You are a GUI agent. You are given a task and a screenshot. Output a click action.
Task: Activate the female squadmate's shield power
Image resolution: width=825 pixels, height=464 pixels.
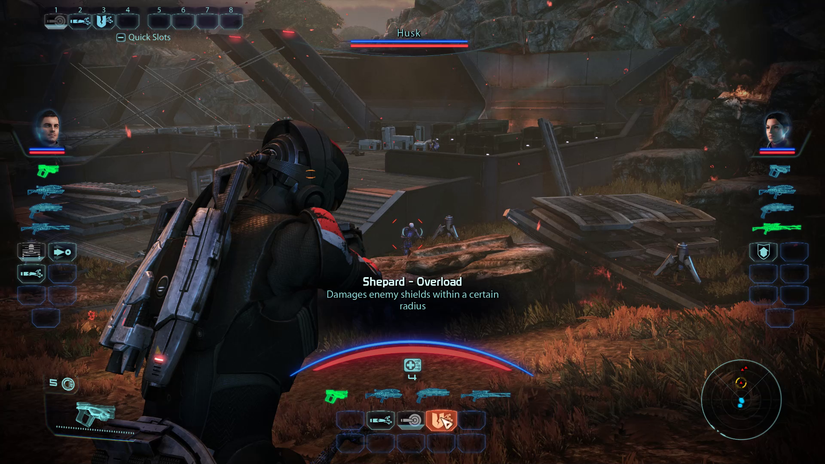click(x=762, y=252)
